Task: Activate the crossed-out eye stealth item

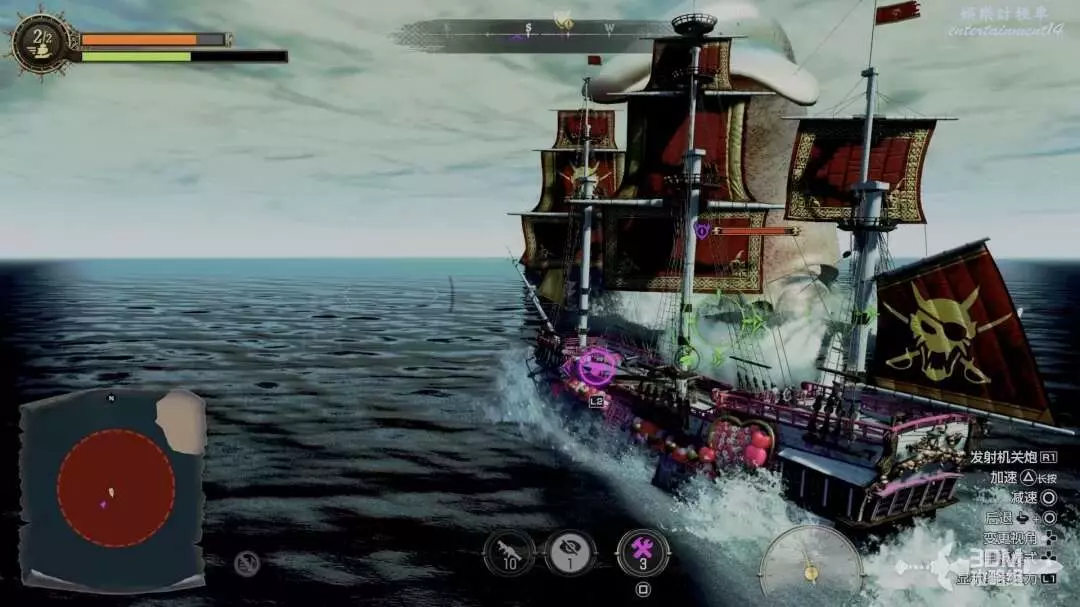Action: click(x=570, y=552)
